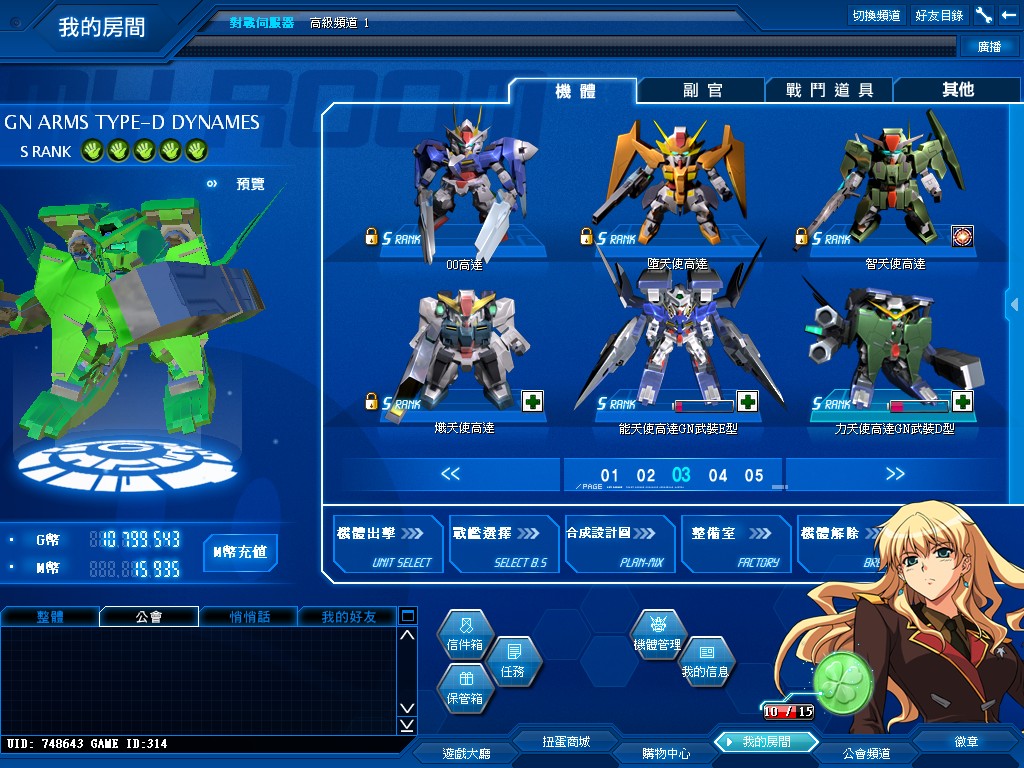Open the 戰鬥道具 tab

point(829,90)
